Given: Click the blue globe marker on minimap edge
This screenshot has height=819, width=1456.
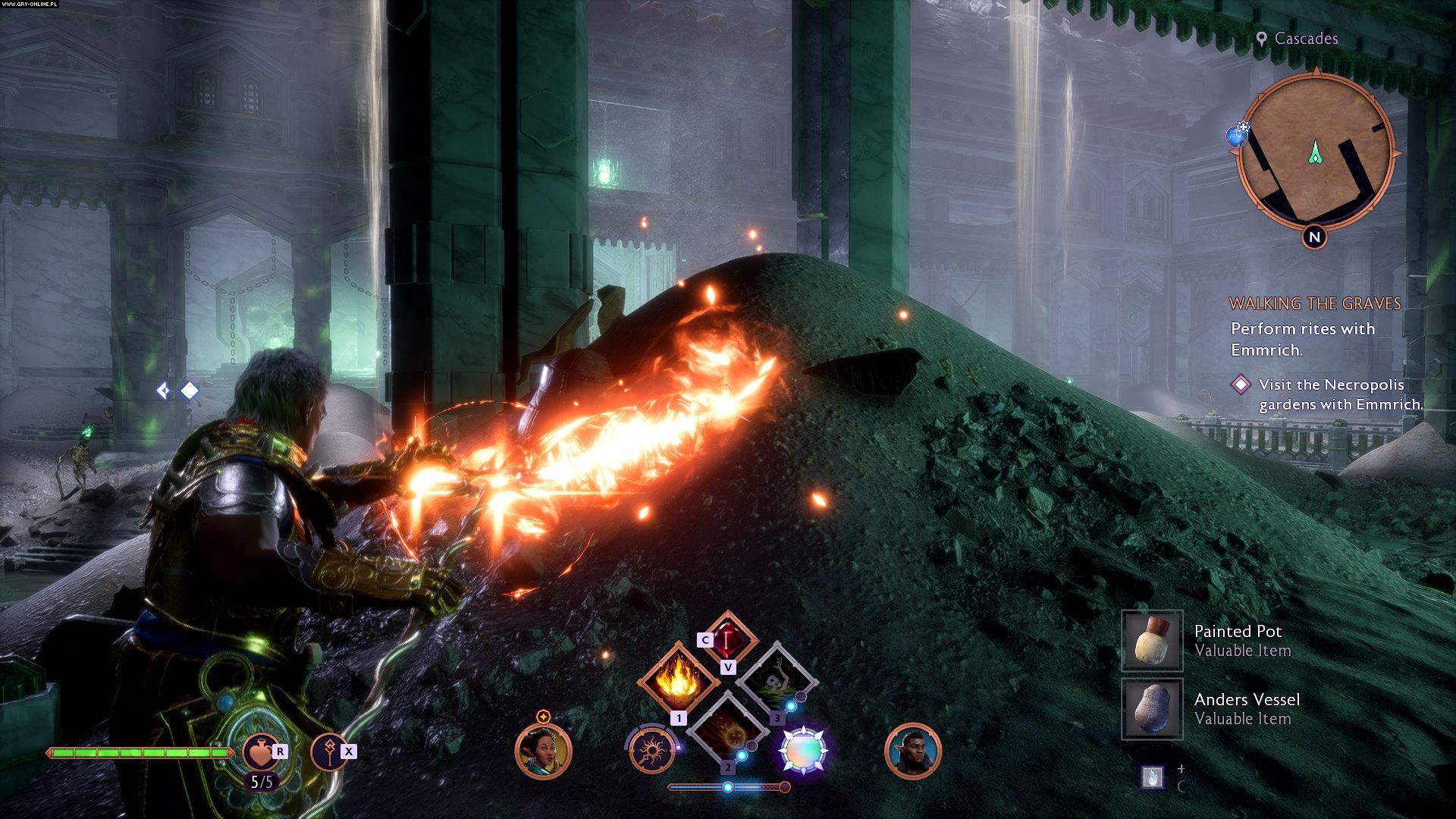Looking at the screenshot, I should [1237, 136].
